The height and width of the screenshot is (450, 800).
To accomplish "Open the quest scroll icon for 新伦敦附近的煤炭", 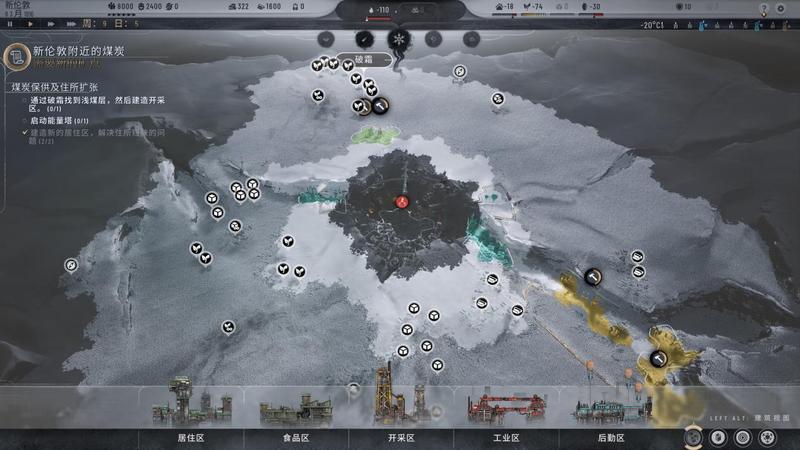I will 14,56.
